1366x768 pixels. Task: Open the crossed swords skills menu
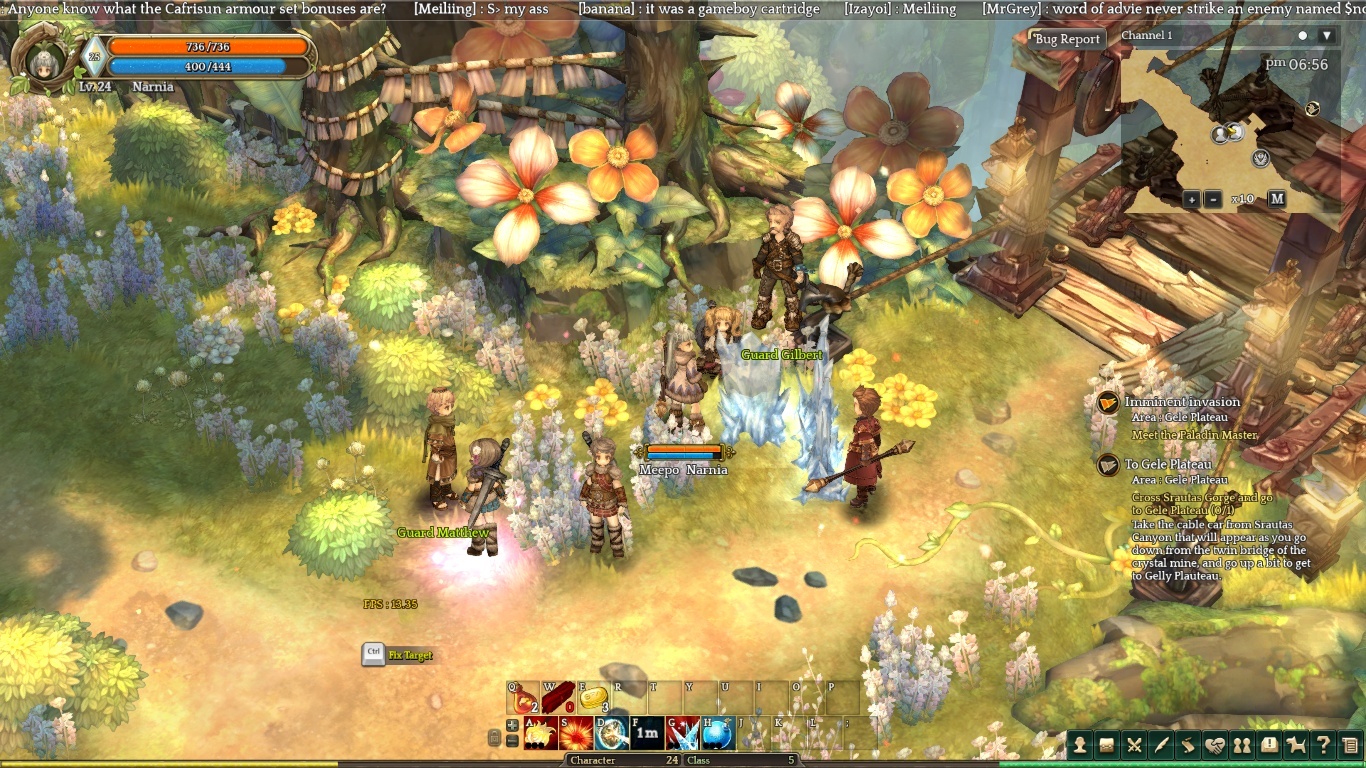tap(1134, 745)
